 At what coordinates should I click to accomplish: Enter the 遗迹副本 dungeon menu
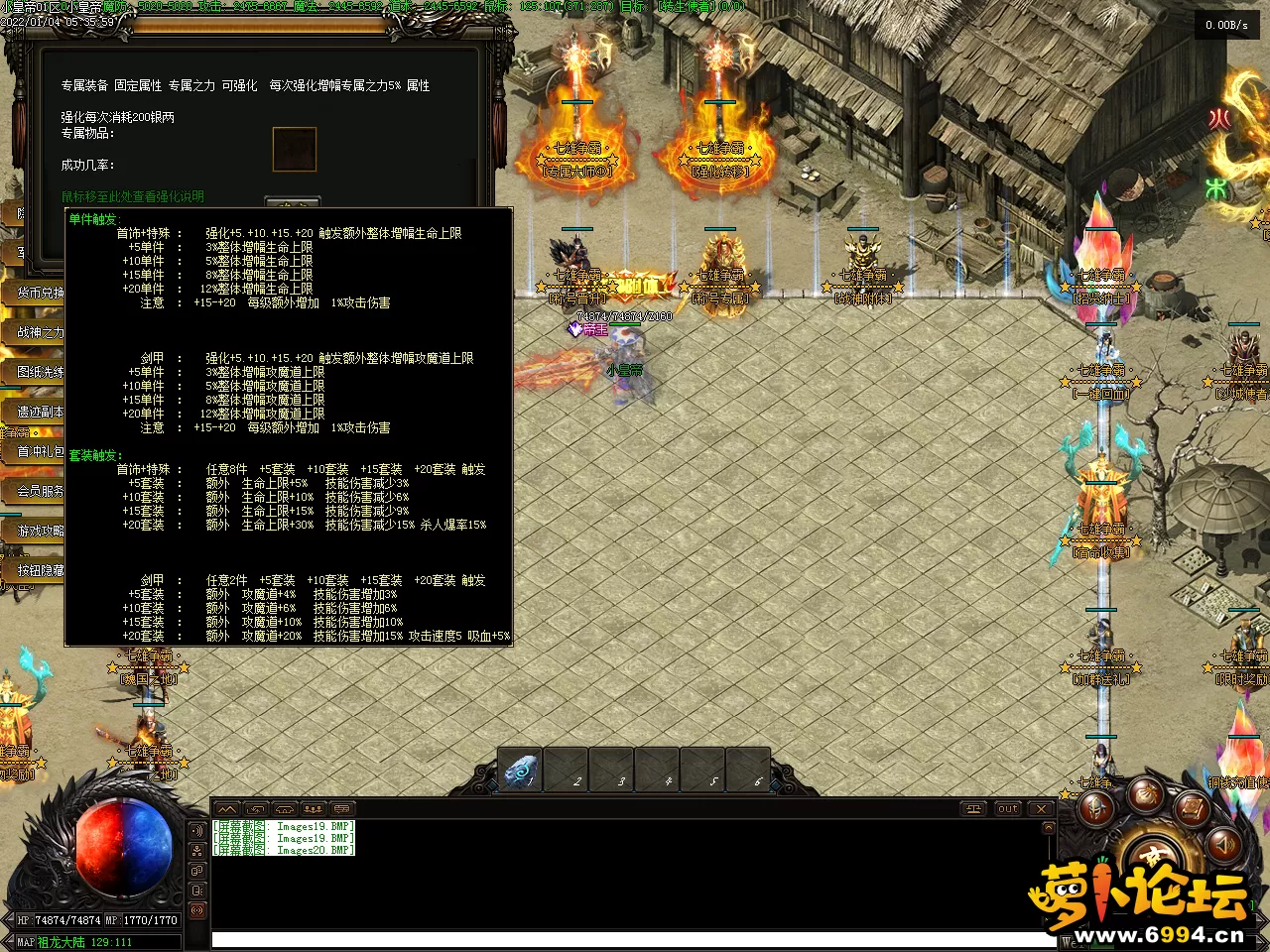click(x=38, y=412)
